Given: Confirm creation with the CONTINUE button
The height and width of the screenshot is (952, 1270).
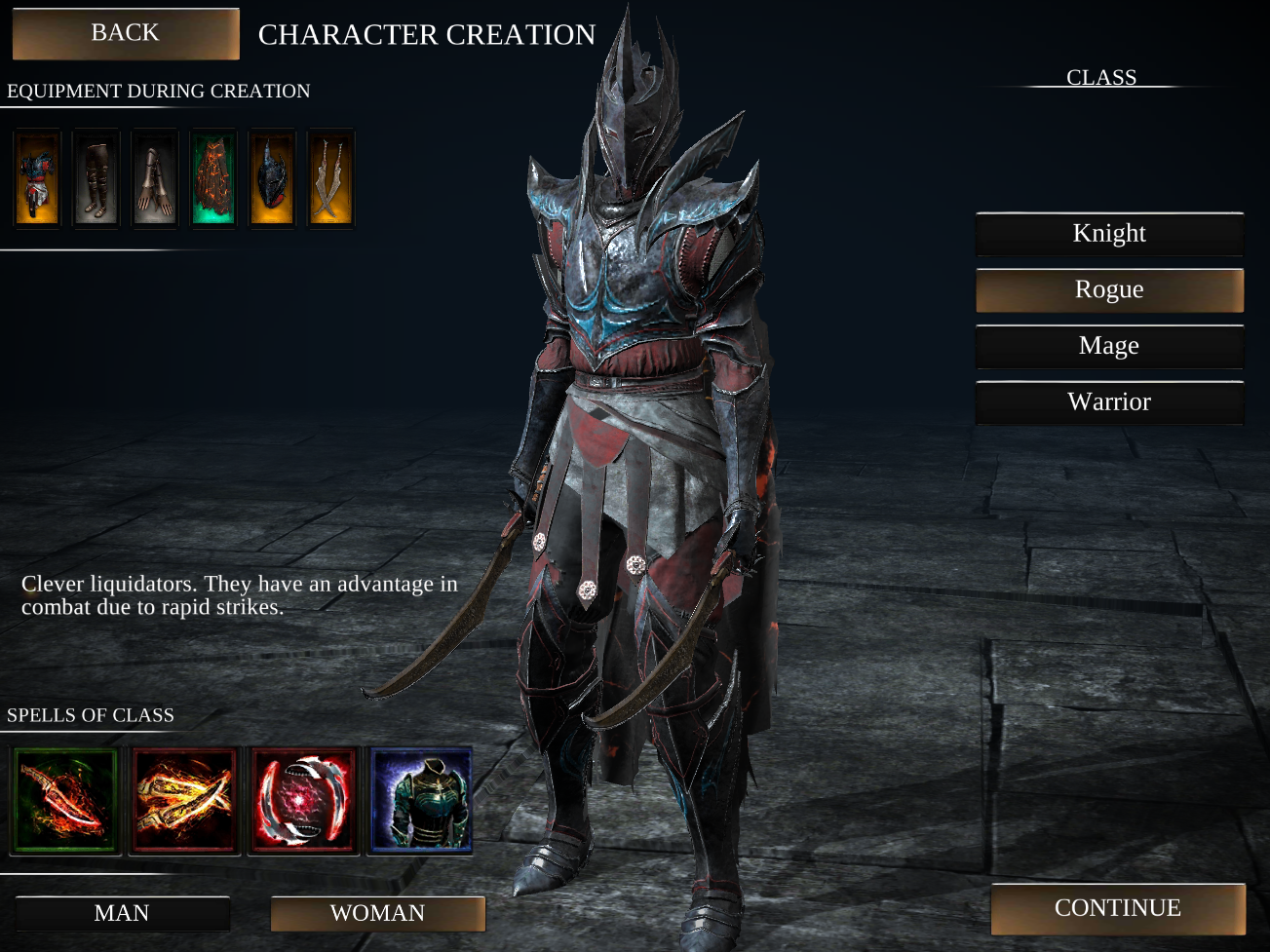Looking at the screenshot, I should (1118, 908).
